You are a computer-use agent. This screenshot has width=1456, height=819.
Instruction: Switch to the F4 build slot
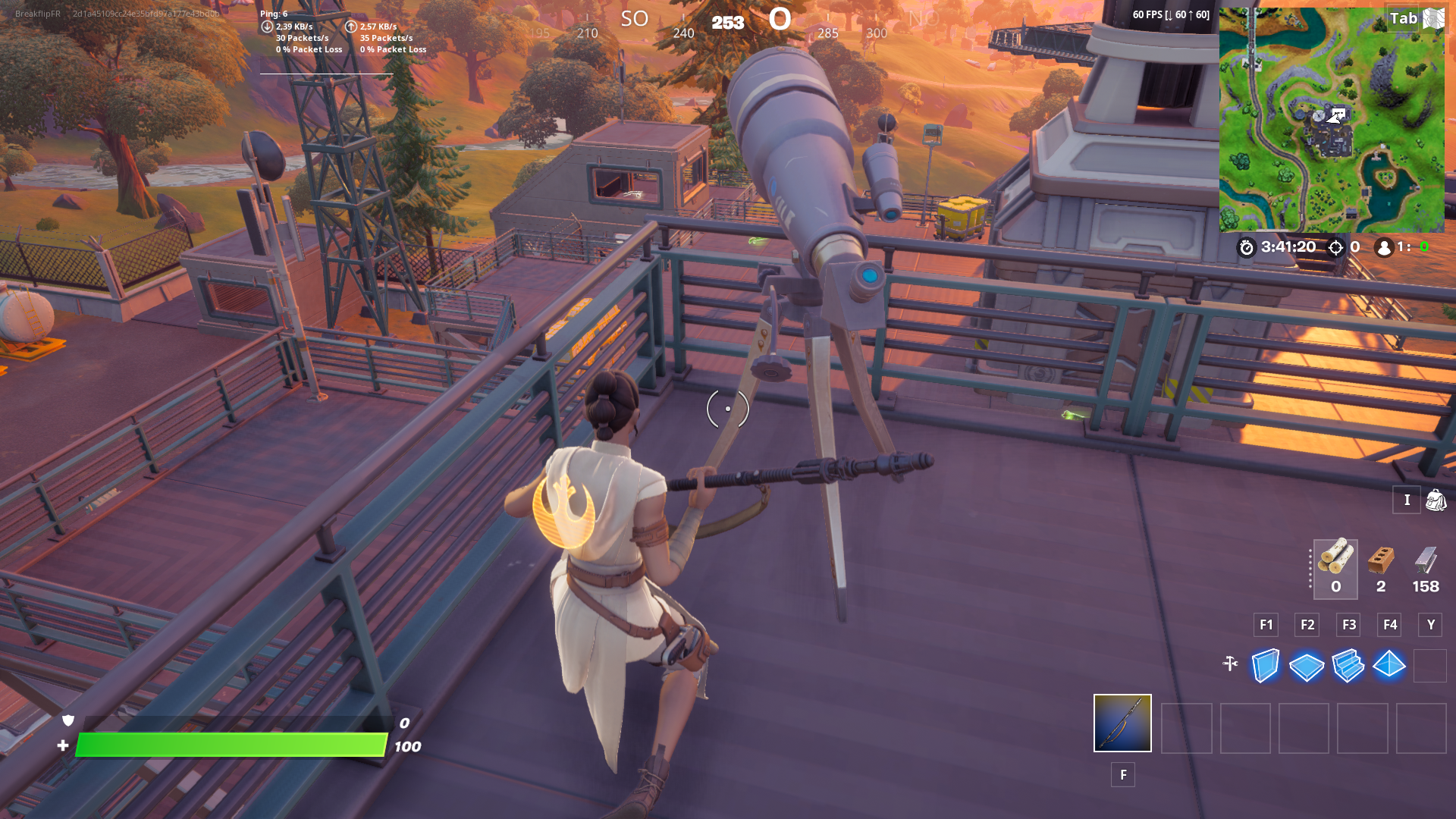(1389, 625)
